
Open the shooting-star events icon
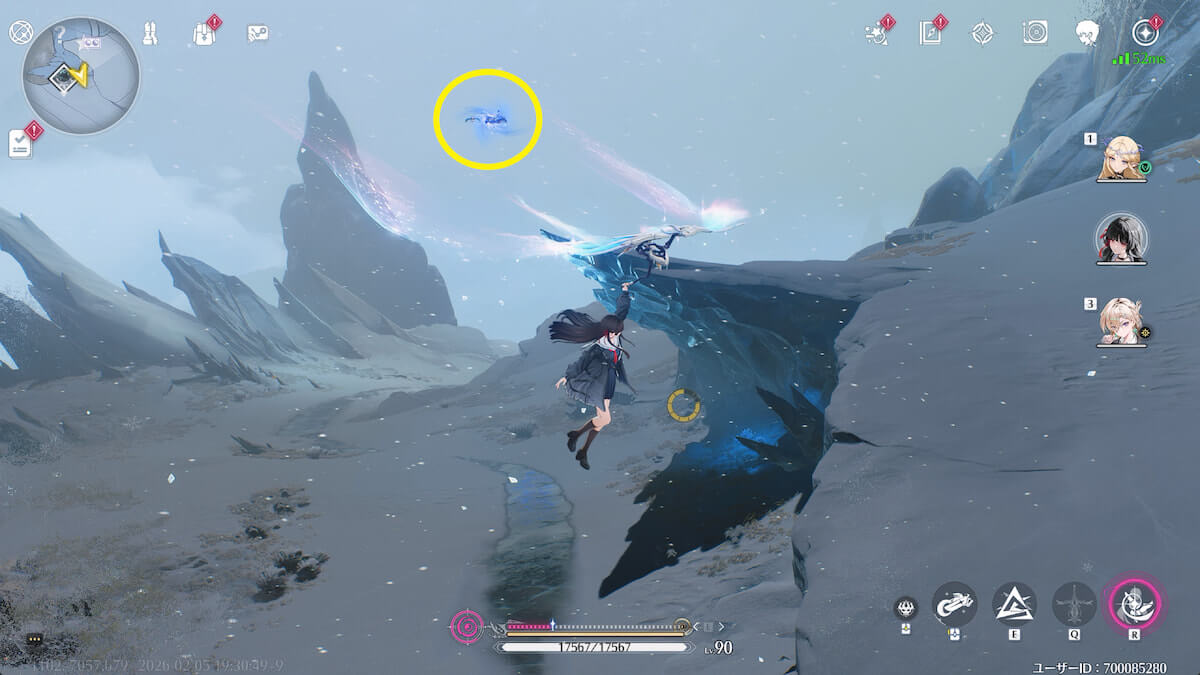pyautogui.click(x=876, y=33)
